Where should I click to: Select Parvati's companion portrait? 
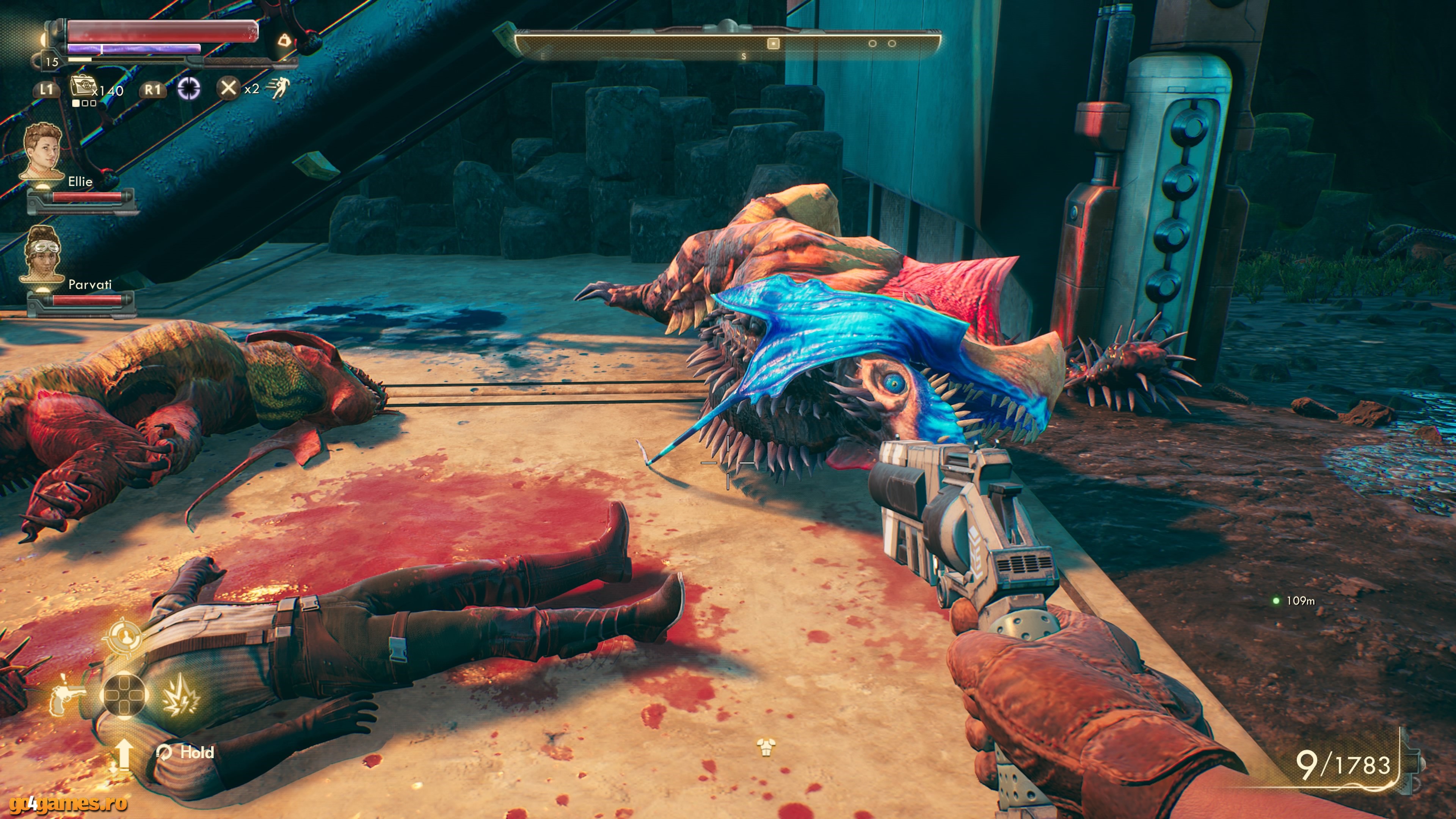click(x=42, y=254)
